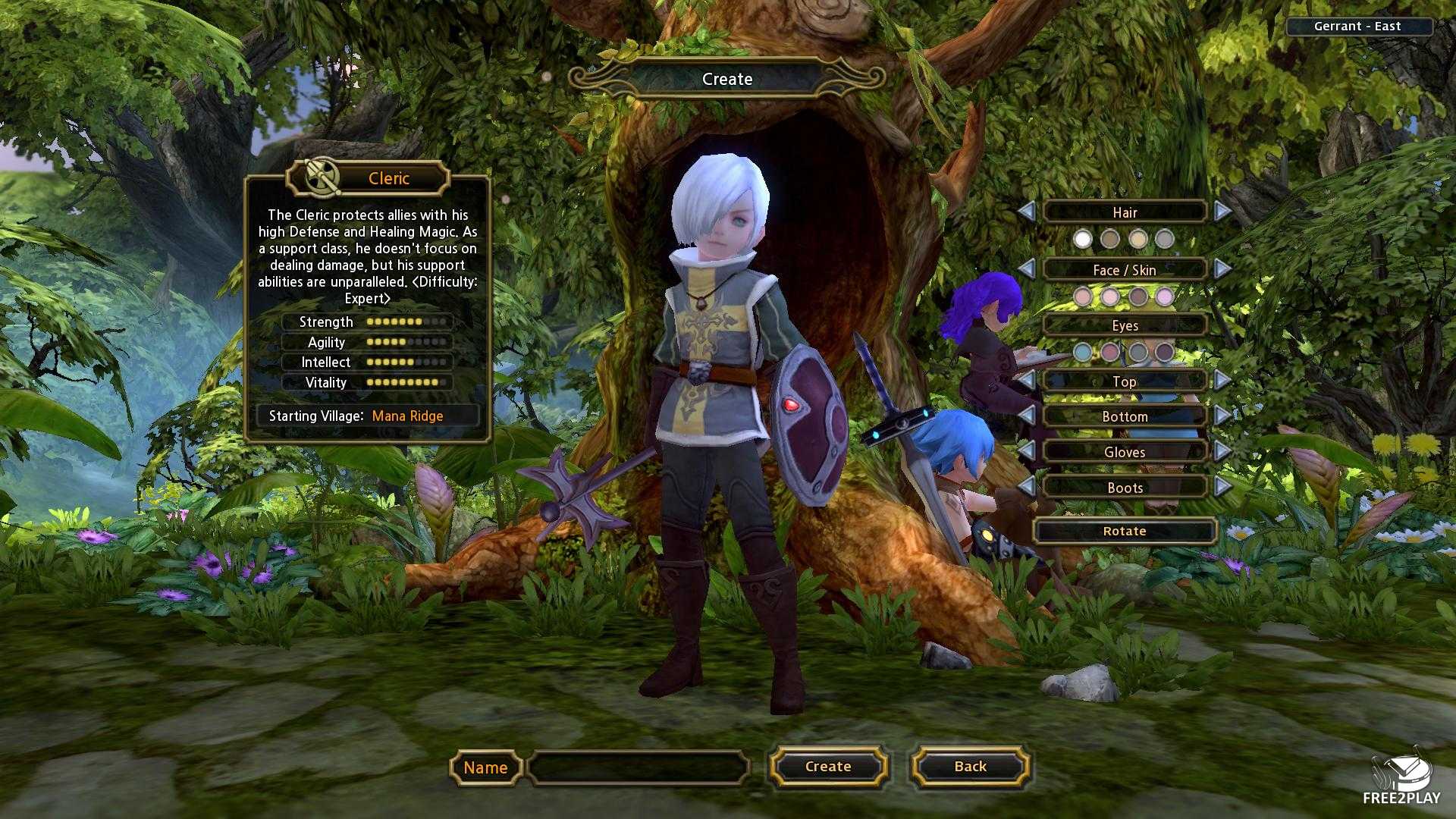Select the light blue eye color swatch

(1082, 352)
